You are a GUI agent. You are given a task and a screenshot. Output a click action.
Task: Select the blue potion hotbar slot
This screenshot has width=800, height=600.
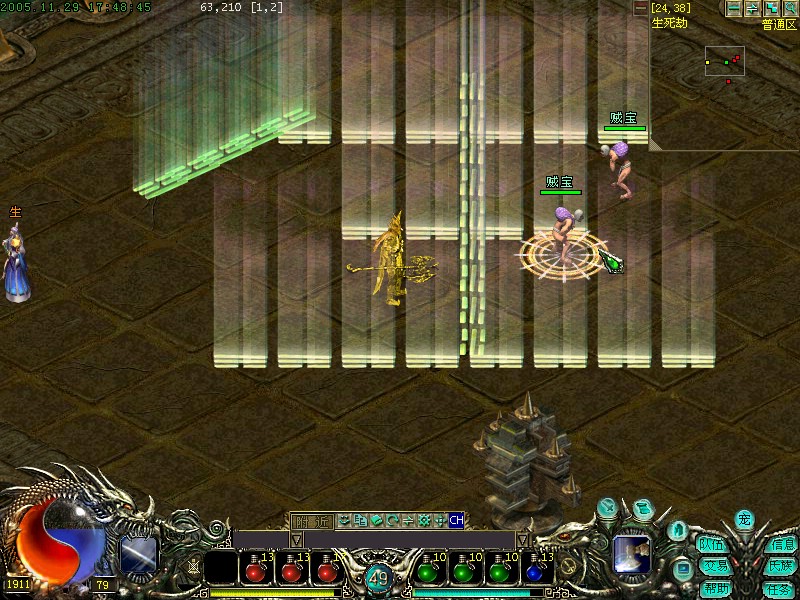tap(539, 572)
